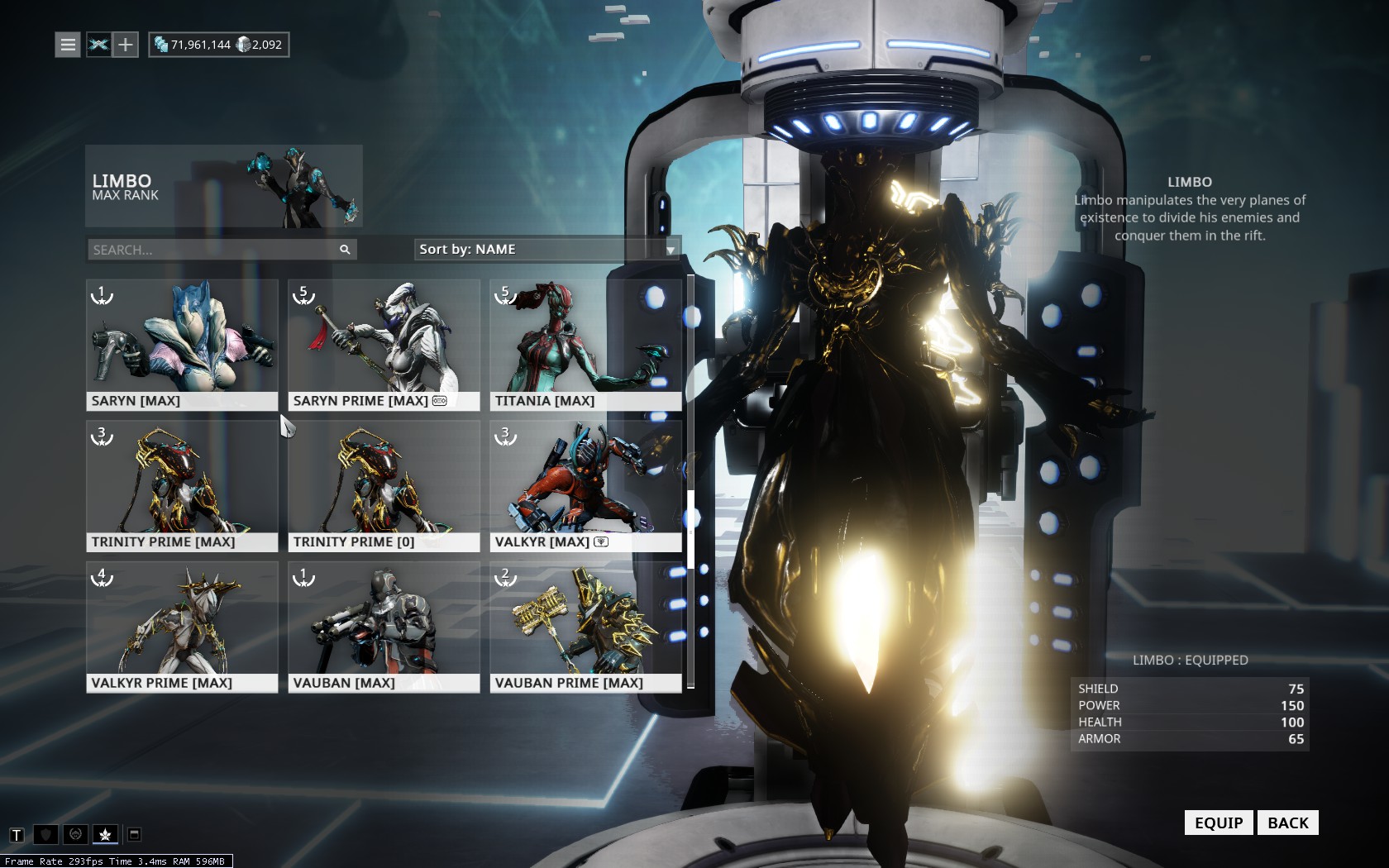This screenshot has width=1389, height=868.
Task: Select the unranked Trinity Prime [0]
Action: [384, 486]
